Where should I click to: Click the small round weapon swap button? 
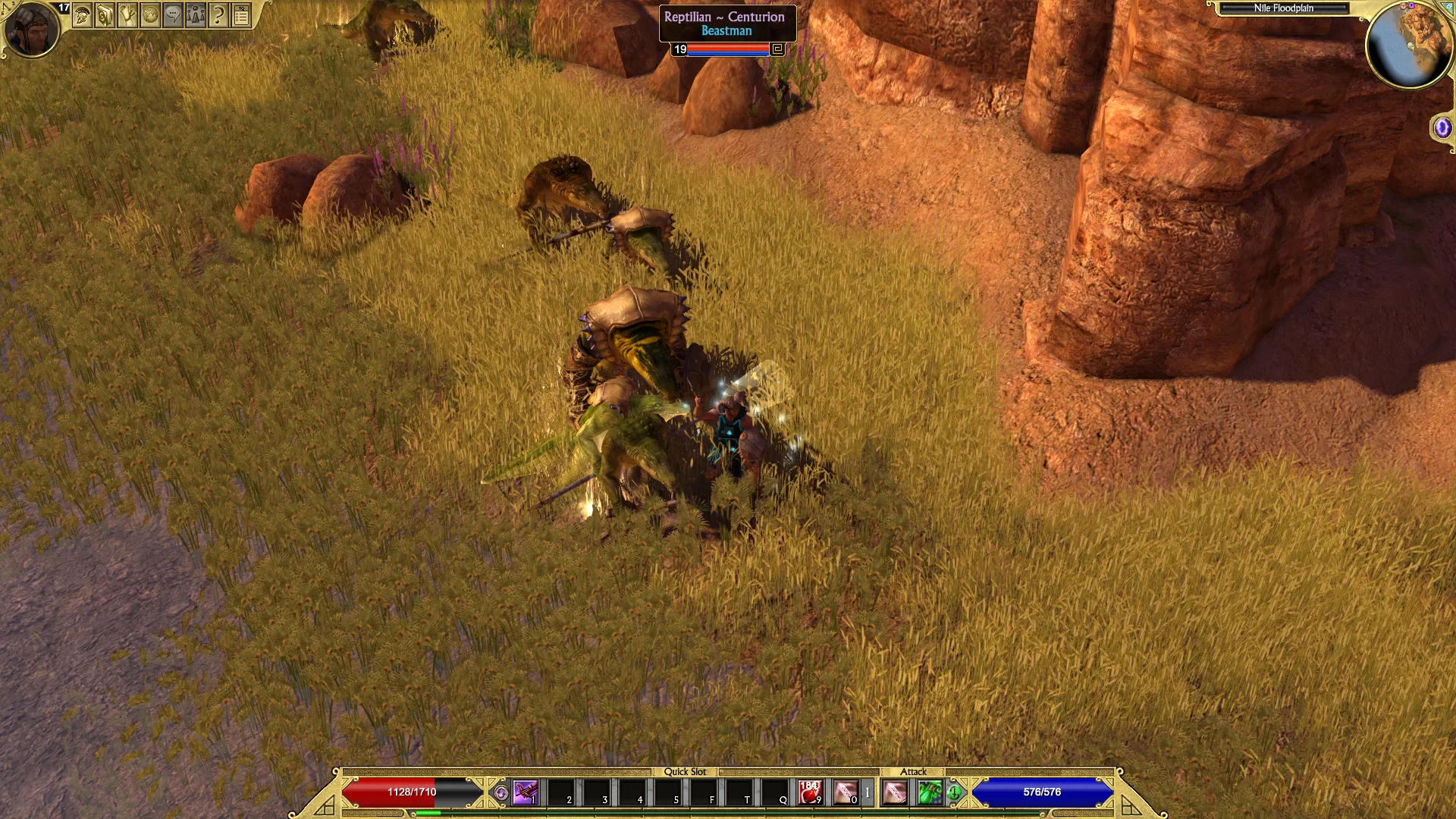click(500, 793)
